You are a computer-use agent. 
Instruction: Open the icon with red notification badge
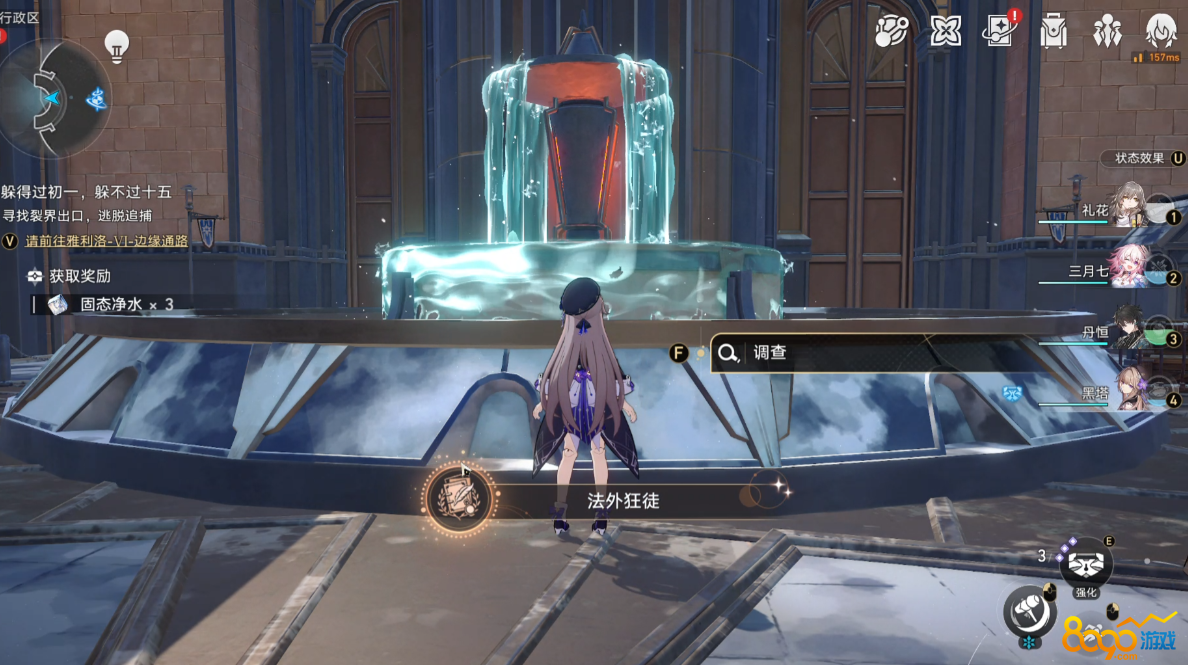(1000, 32)
